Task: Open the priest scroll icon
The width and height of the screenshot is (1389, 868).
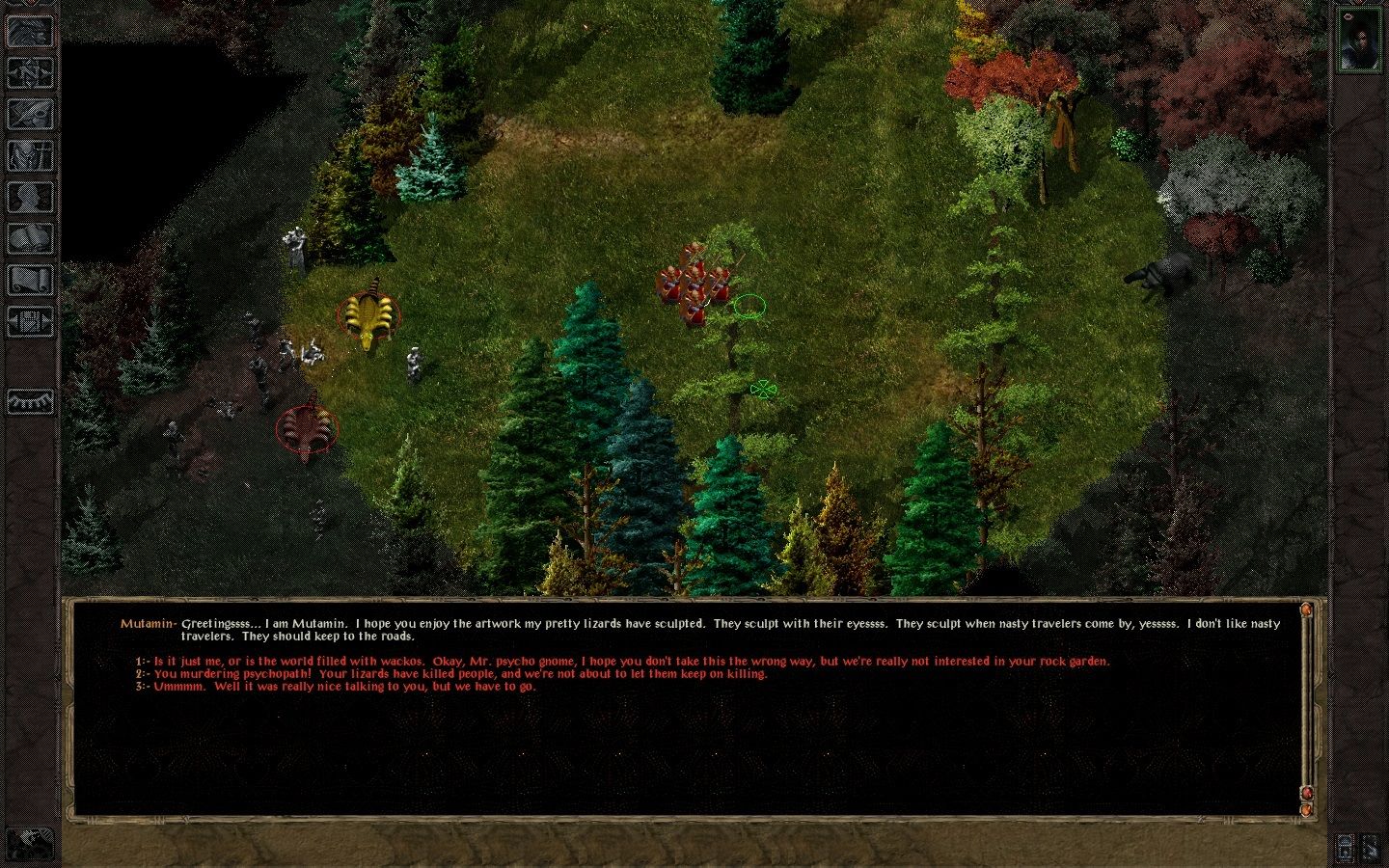Action: coord(30,280)
